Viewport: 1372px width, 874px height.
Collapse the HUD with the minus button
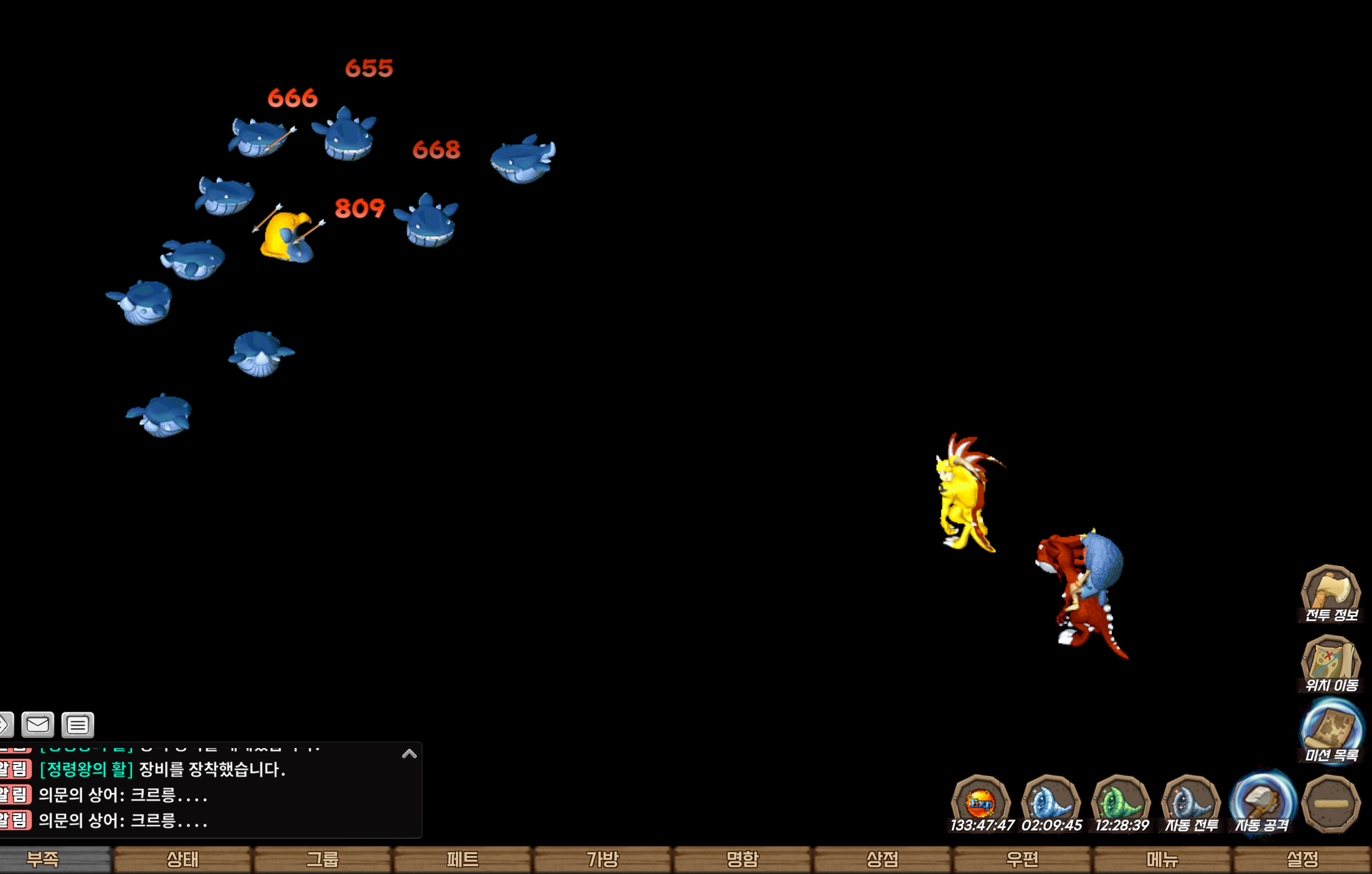point(1331,804)
